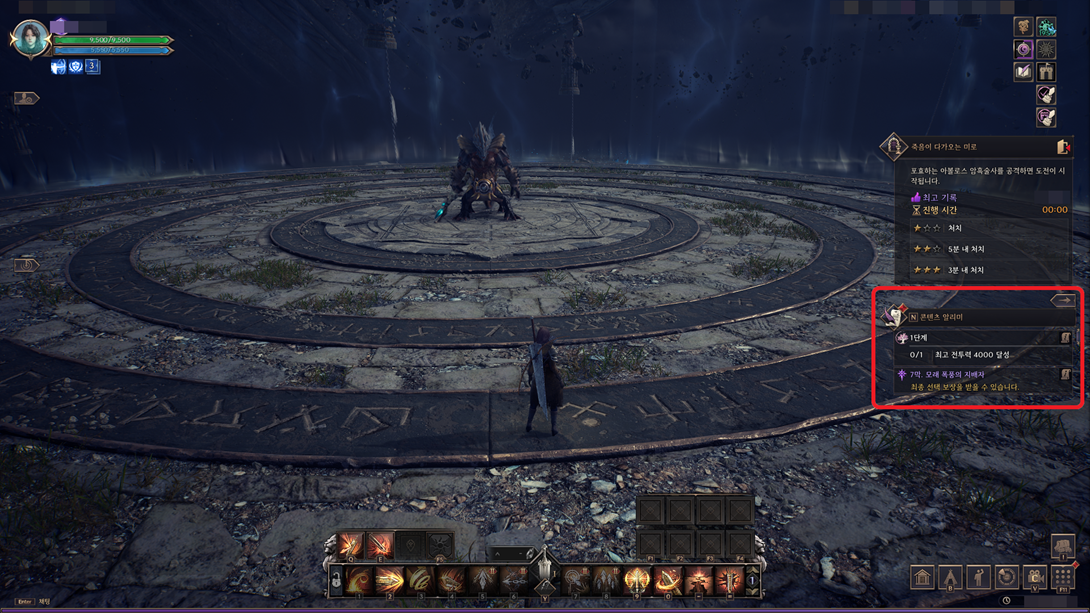Image resolution: width=1090 pixels, height=613 pixels.
Task: Click the video camera mode button
Action: point(1035,578)
